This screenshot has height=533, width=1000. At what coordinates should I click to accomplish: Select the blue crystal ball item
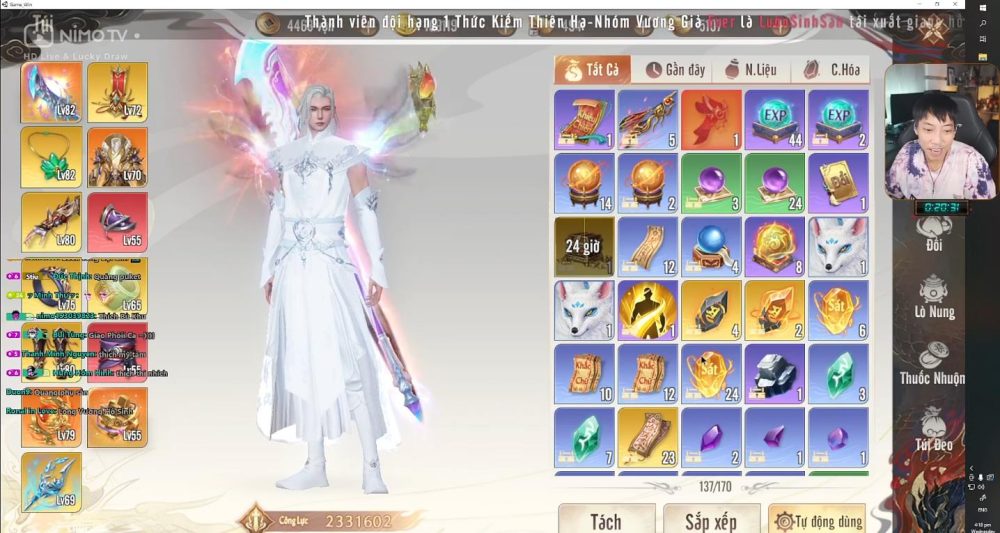[x=711, y=247]
